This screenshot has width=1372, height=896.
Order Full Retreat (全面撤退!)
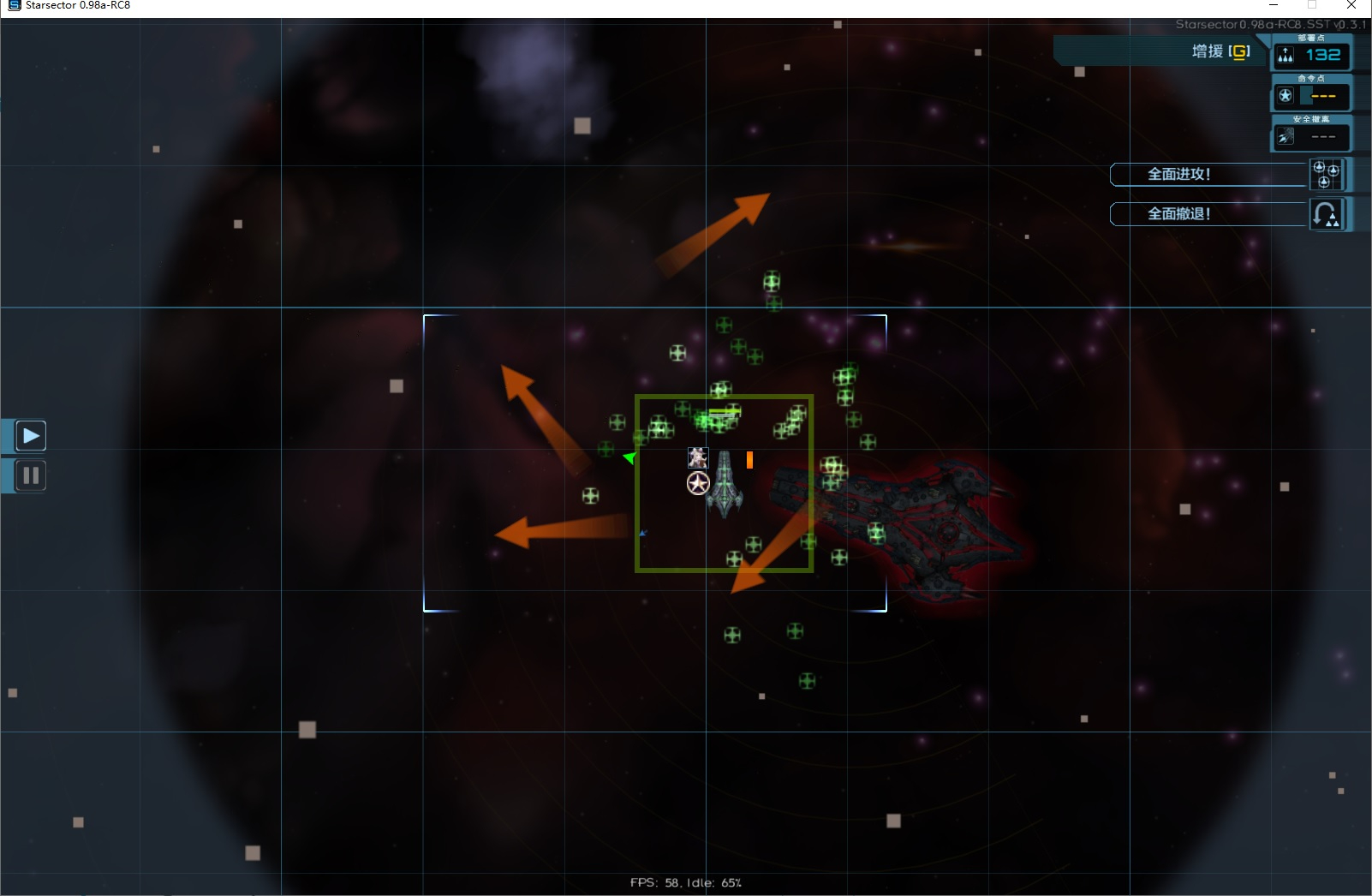1179,213
